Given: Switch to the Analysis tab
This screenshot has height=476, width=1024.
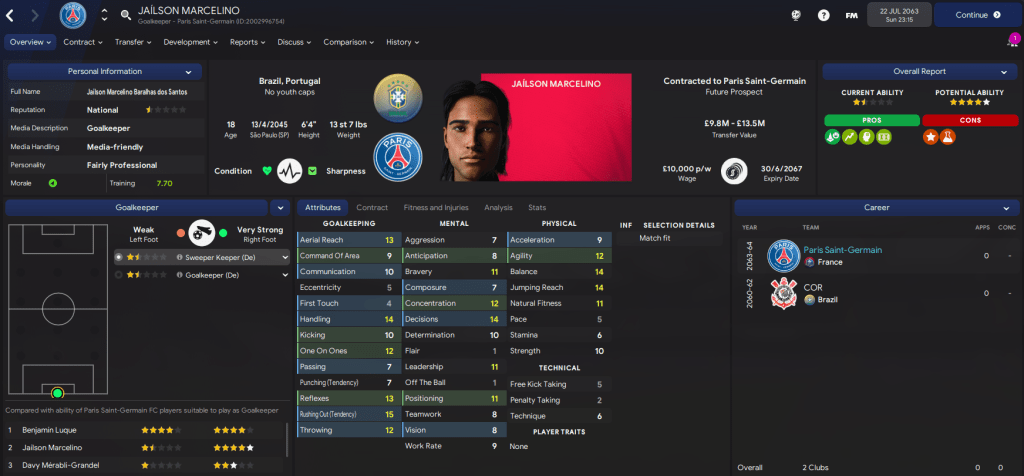Looking at the screenshot, I should 498,207.
